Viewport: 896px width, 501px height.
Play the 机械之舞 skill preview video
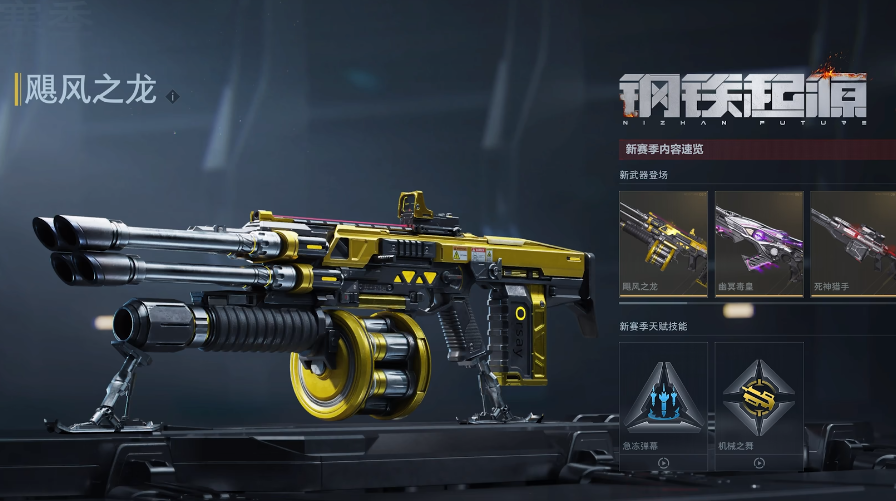tap(759, 463)
